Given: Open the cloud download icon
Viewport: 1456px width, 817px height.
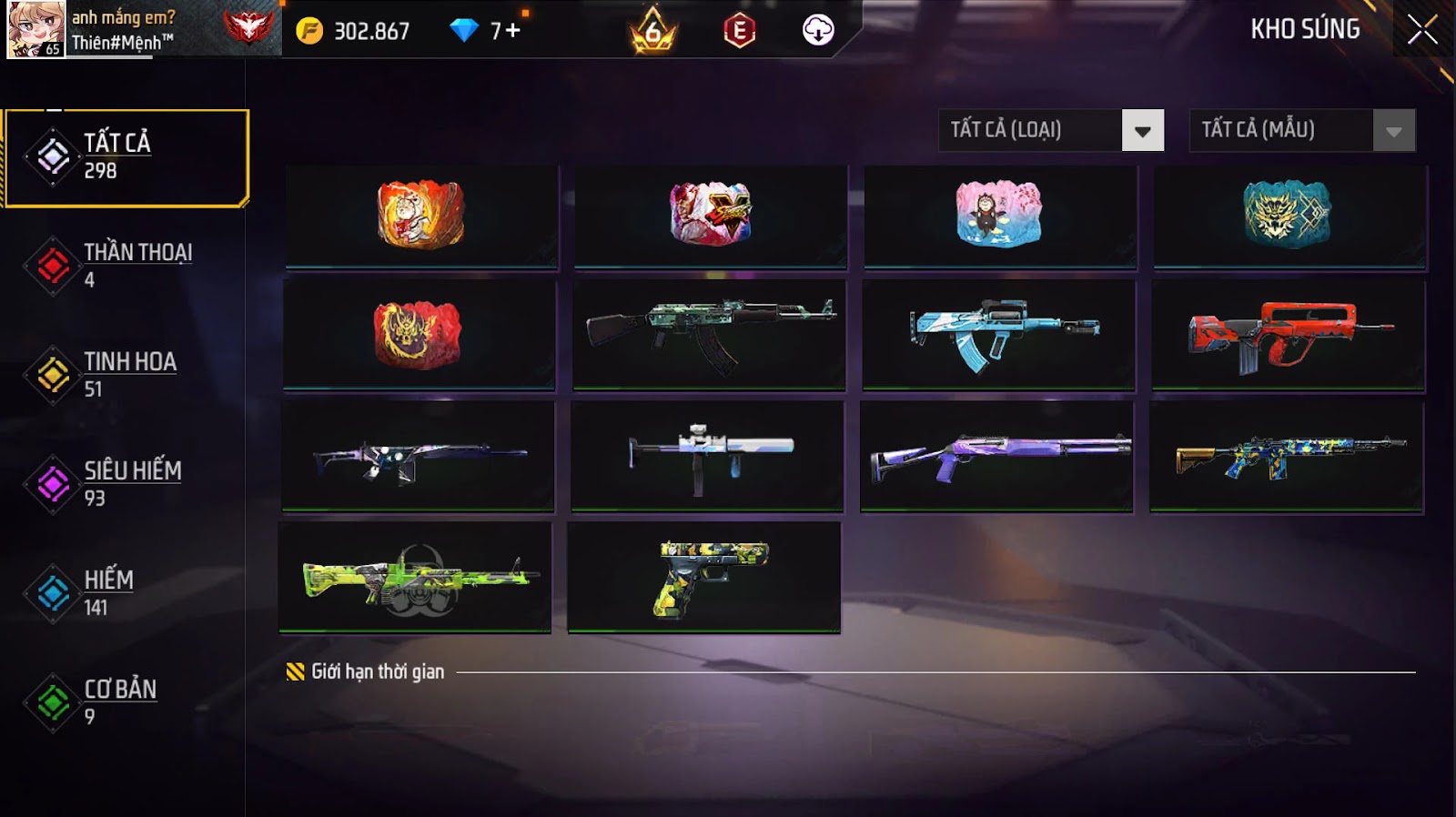Looking at the screenshot, I should point(818,31).
